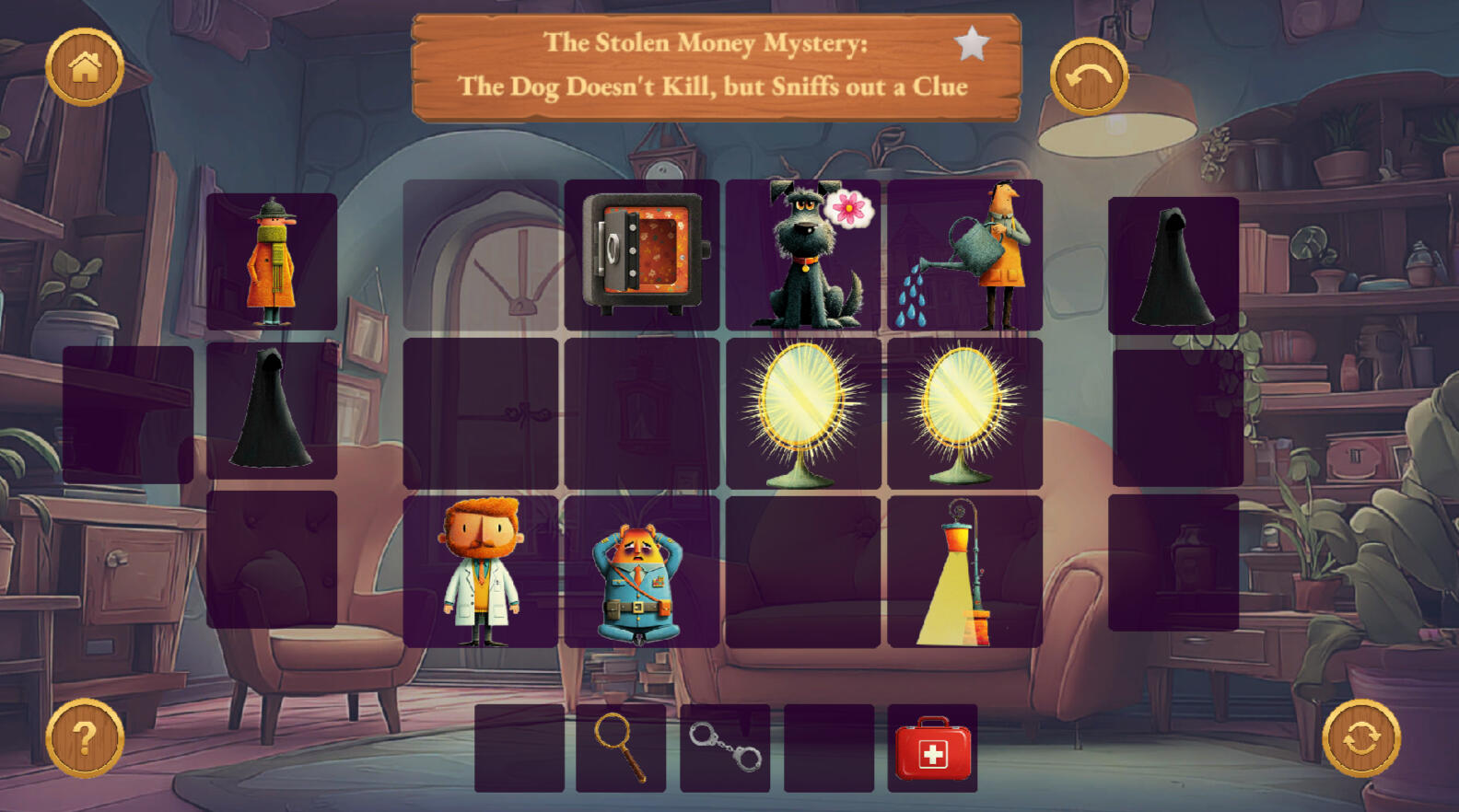The image size is (1459, 812).
Task: Pick the street lamp tile
Action: 964,572
